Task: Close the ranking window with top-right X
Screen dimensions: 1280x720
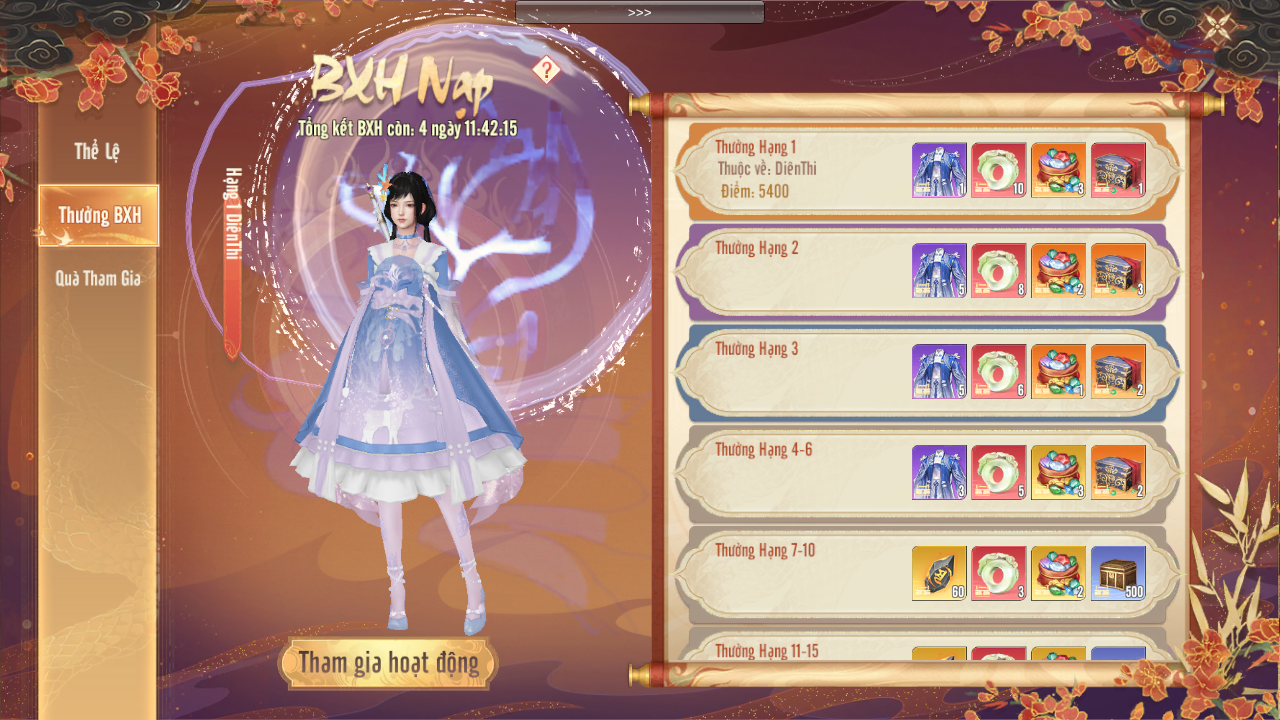Action: point(1217,26)
